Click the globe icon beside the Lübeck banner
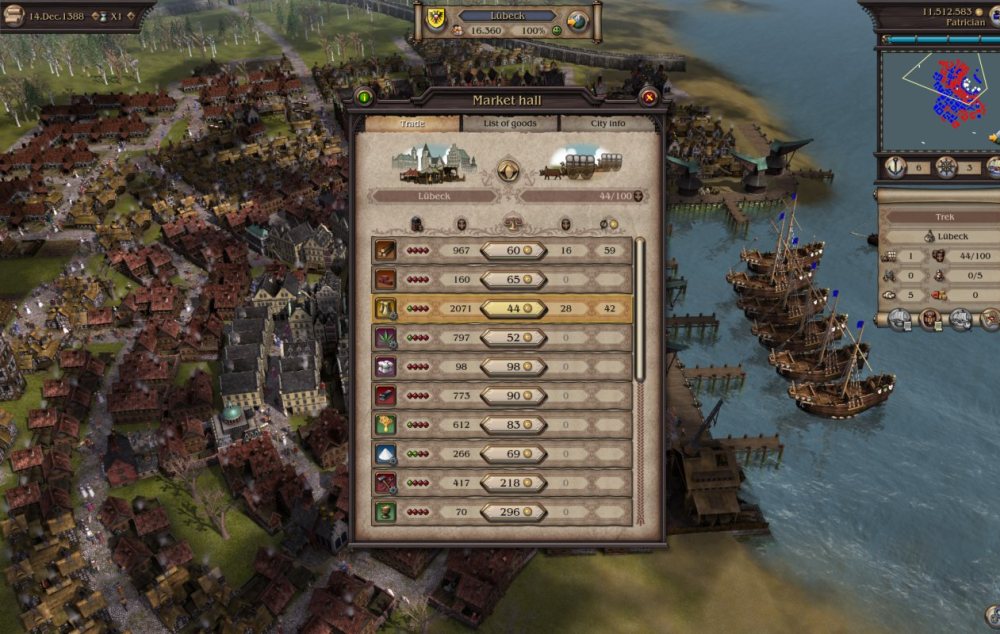 577,20
